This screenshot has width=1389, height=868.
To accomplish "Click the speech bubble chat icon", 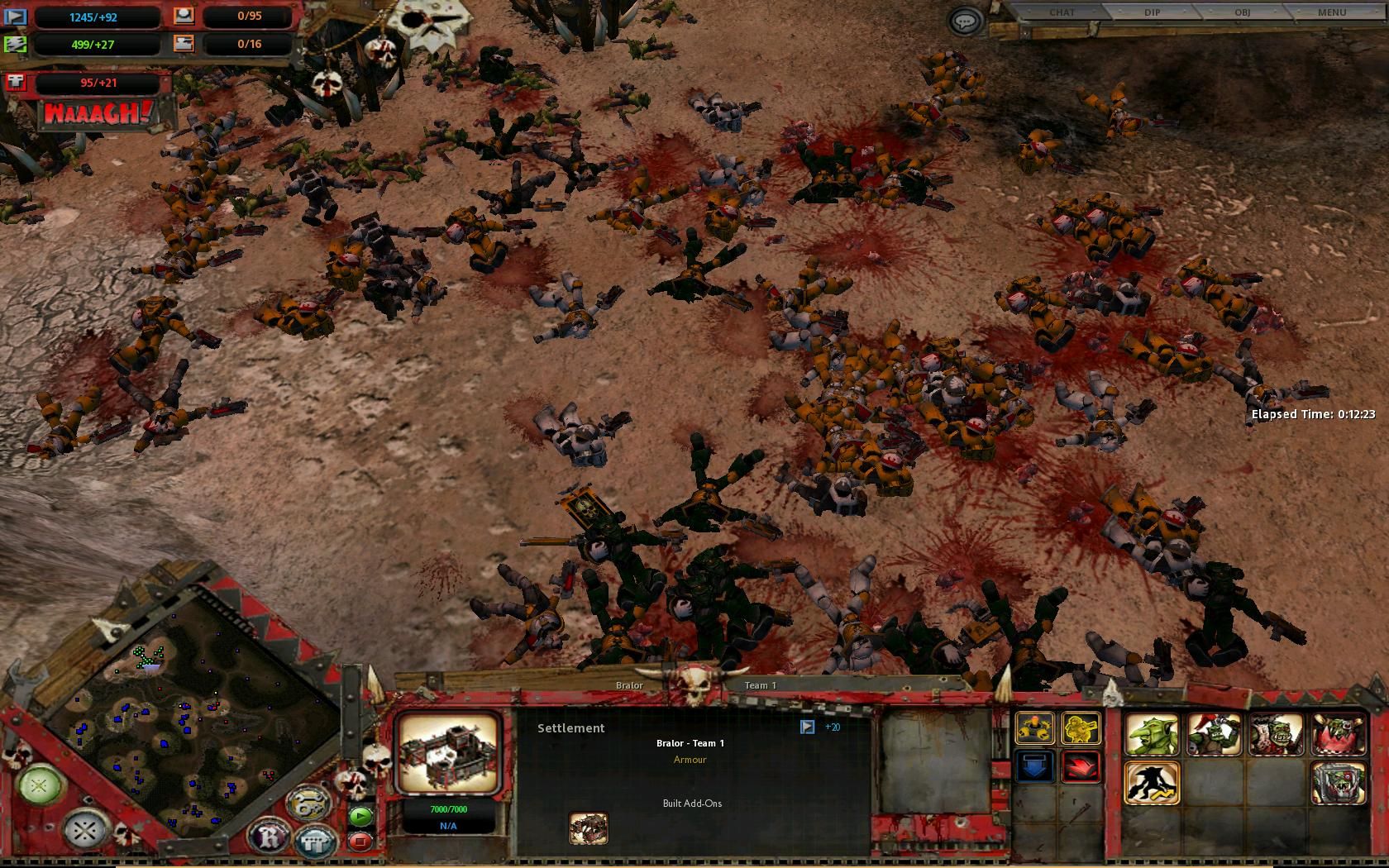I will coord(965,21).
